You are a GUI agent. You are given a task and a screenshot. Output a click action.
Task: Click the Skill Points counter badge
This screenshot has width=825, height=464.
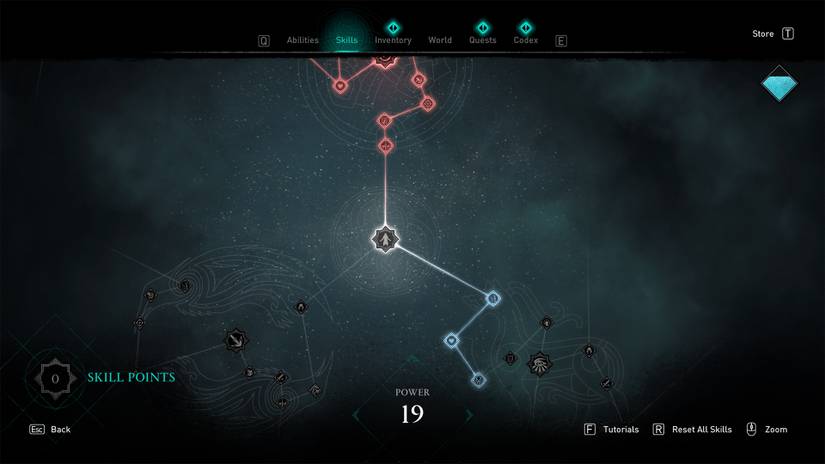[x=55, y=378]
